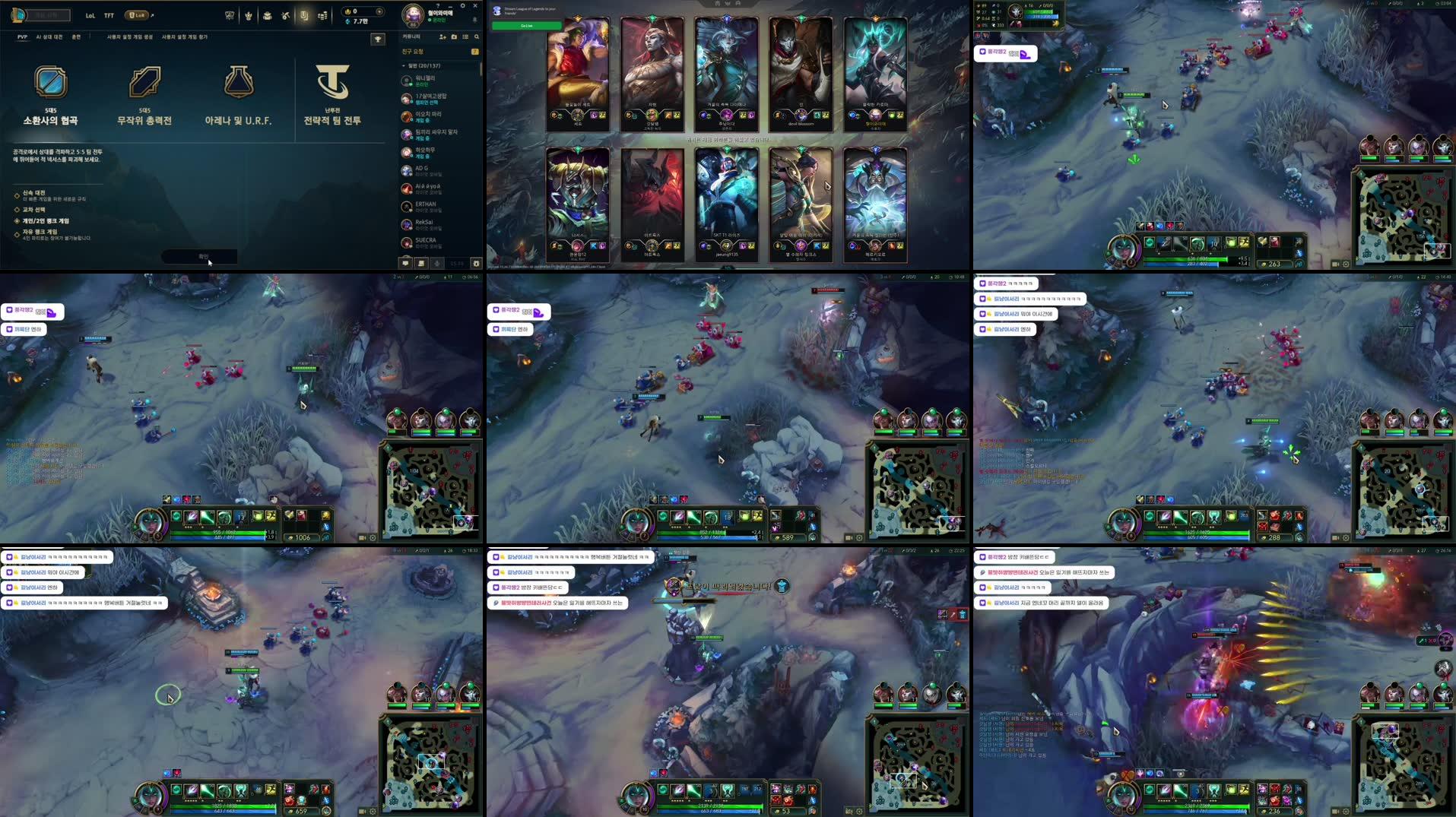This screenshot has height=817, width=1456.
Task: Click the currency purchase icon beside RP counter
Action: pos(380,11)
